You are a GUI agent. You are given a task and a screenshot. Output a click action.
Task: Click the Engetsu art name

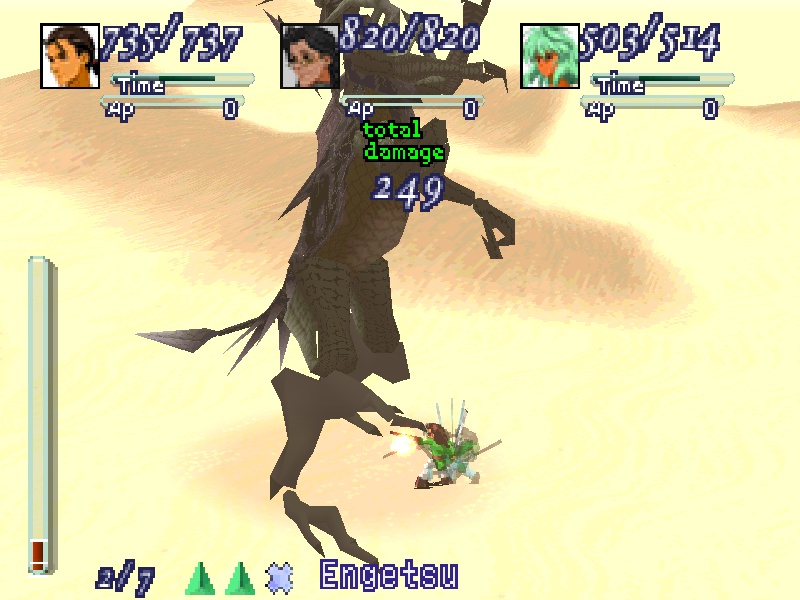click(389, 577)
